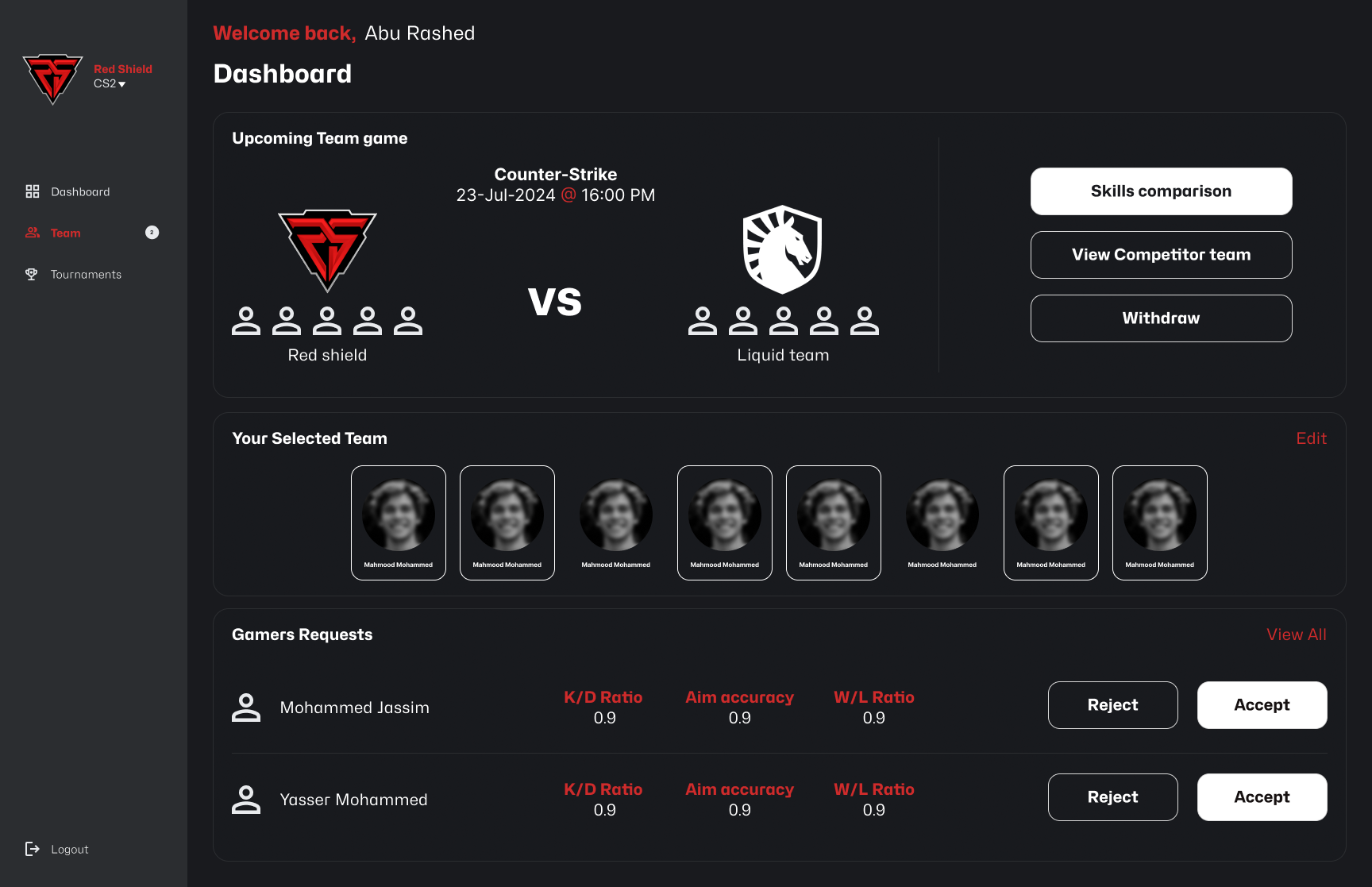Click Edit on Your Selected Team
Screen dimensions: 1372x887
1311,438
